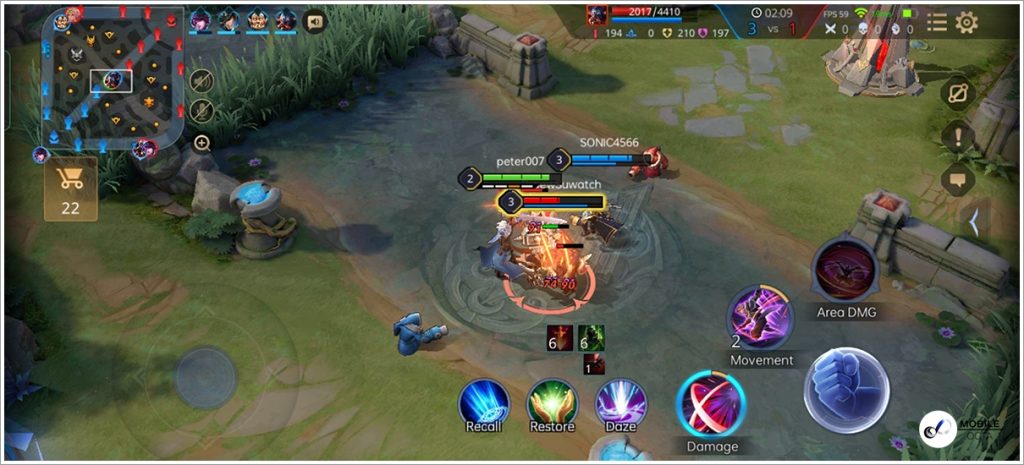The height and width of the screenshot is (465, 1024).
Task: Open the chat bubble message button
Action: [958, 181]
